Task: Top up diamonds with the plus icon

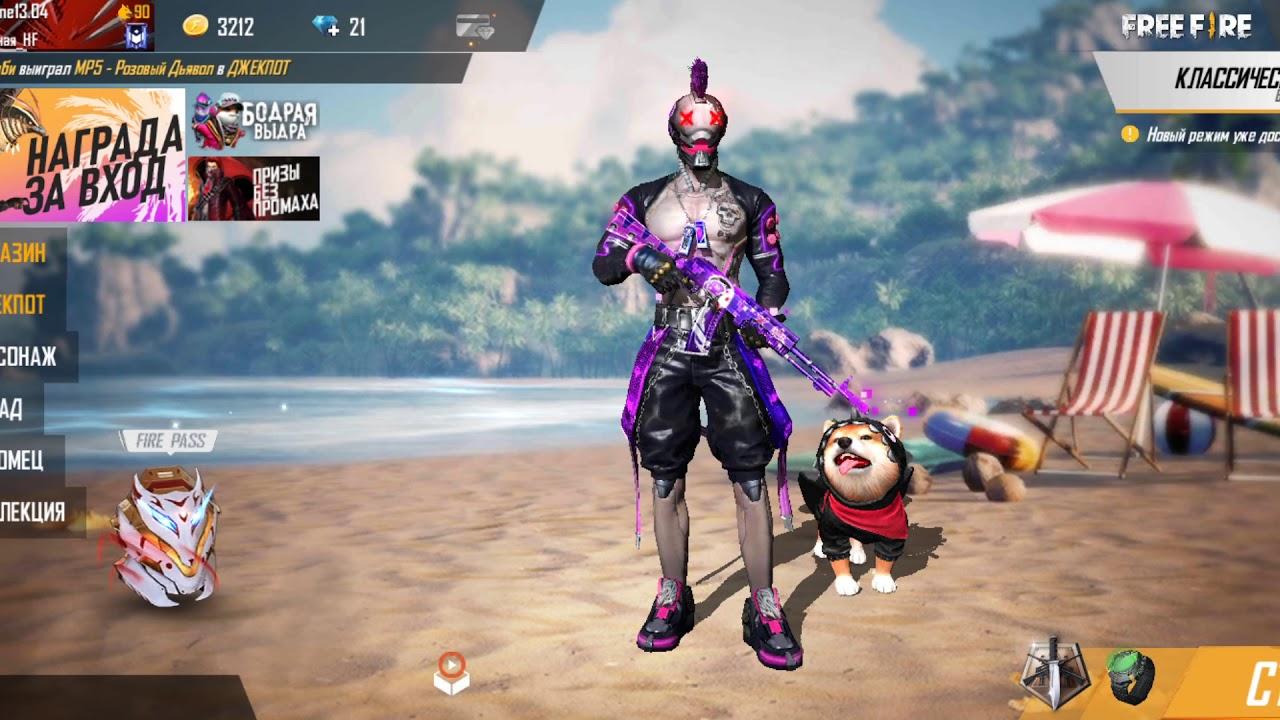Action: pos(327,26)
